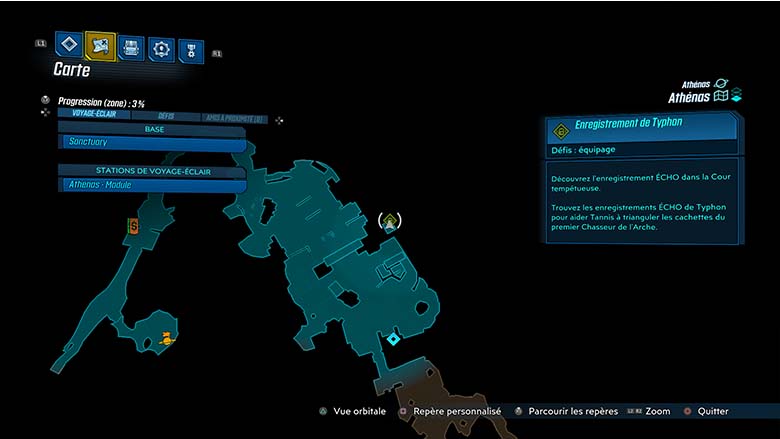
Task: Select the Athenas - Module travel station
Action: pyautogui.click(x=152, y=185)
